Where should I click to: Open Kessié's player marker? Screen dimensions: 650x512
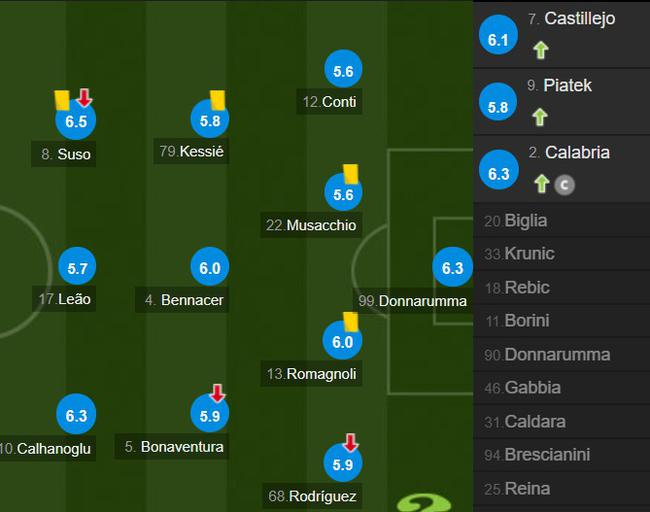point(209,120)
